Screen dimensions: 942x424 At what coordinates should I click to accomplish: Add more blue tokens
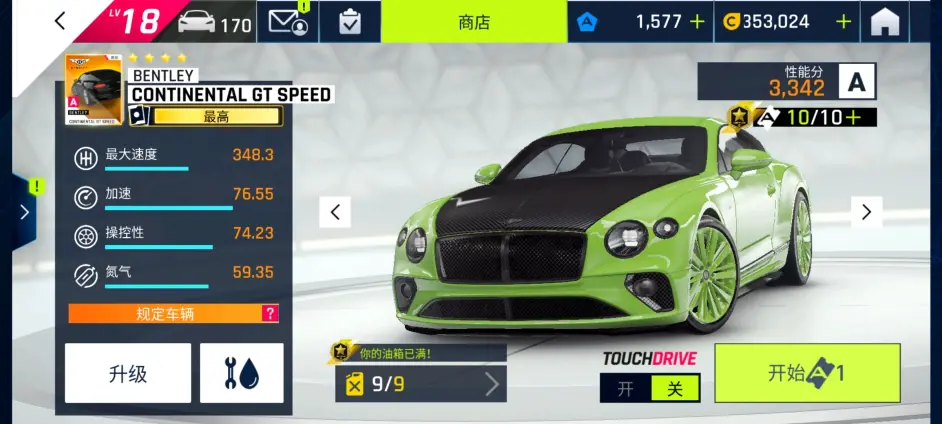click(x=696, y=22)
